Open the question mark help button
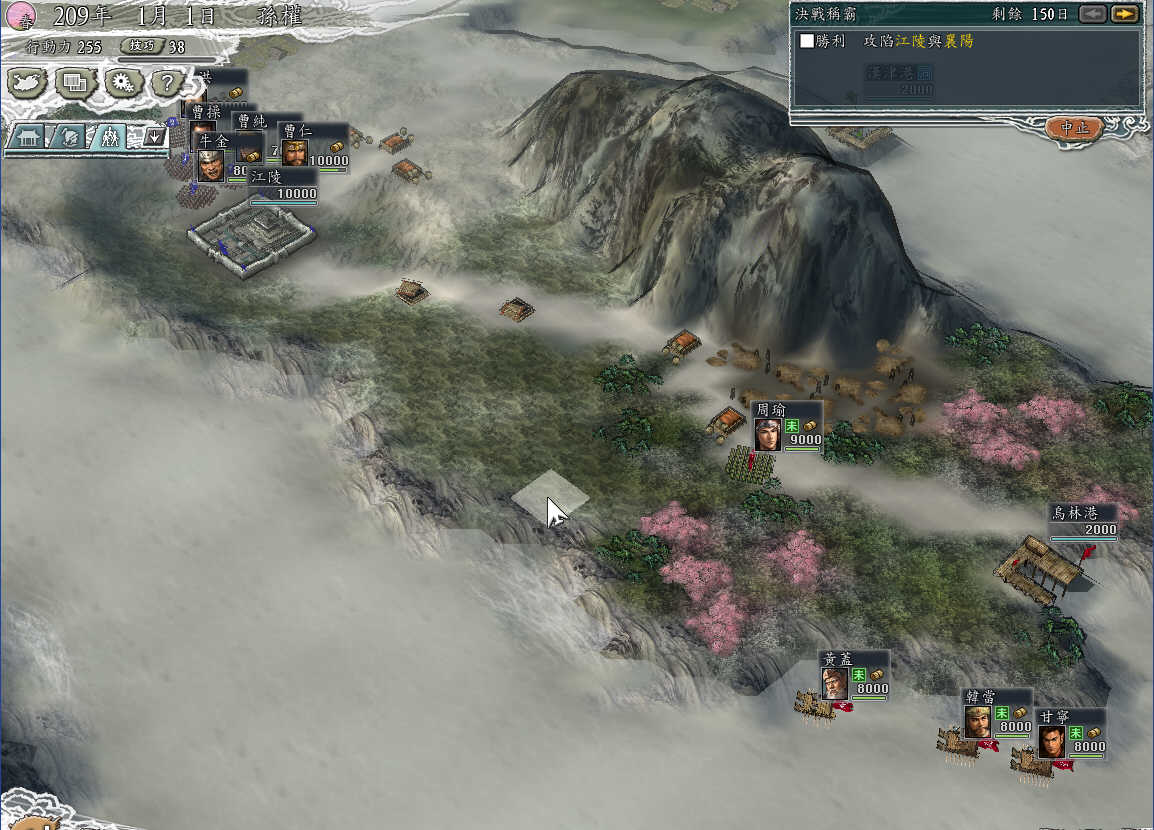Viewport: 1154px width, 830px height. [x=169, y=84]
